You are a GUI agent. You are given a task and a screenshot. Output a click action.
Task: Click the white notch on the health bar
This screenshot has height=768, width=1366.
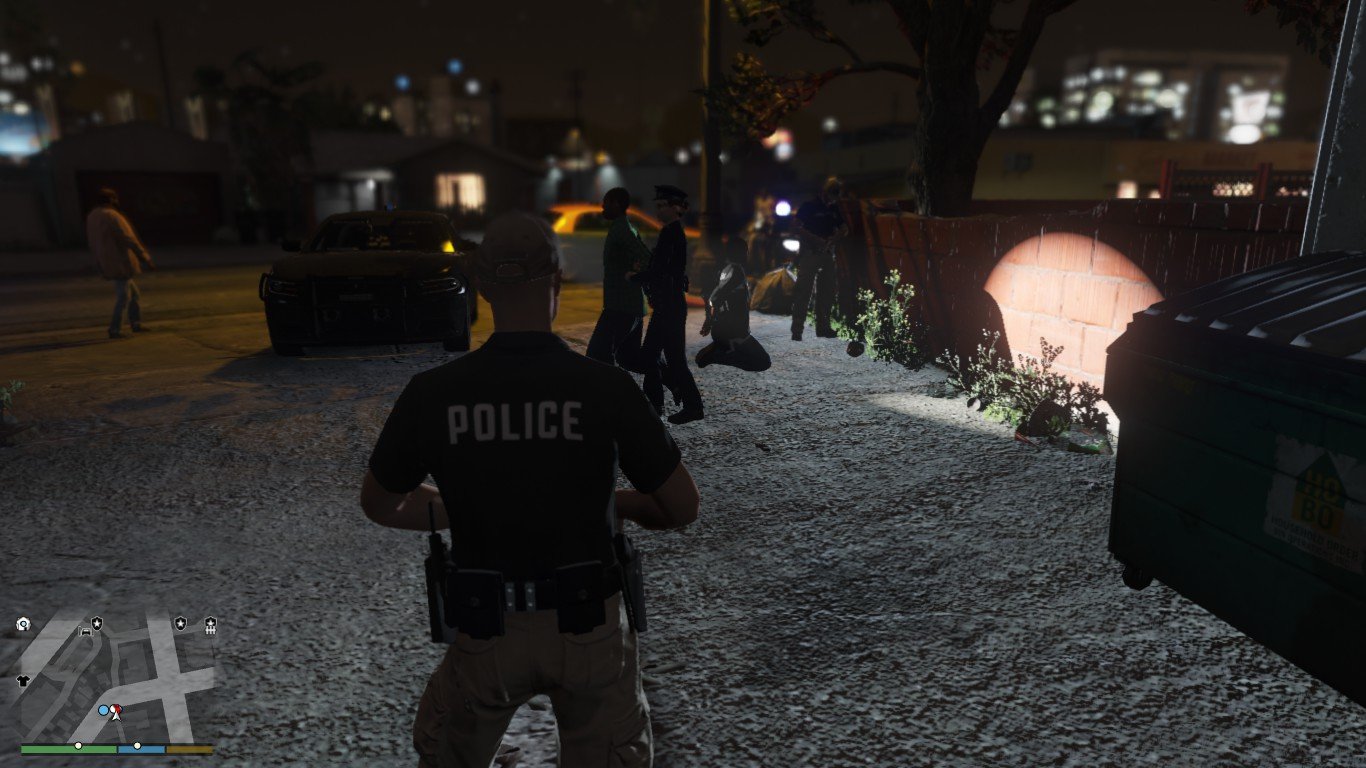[x=78, y=746]
